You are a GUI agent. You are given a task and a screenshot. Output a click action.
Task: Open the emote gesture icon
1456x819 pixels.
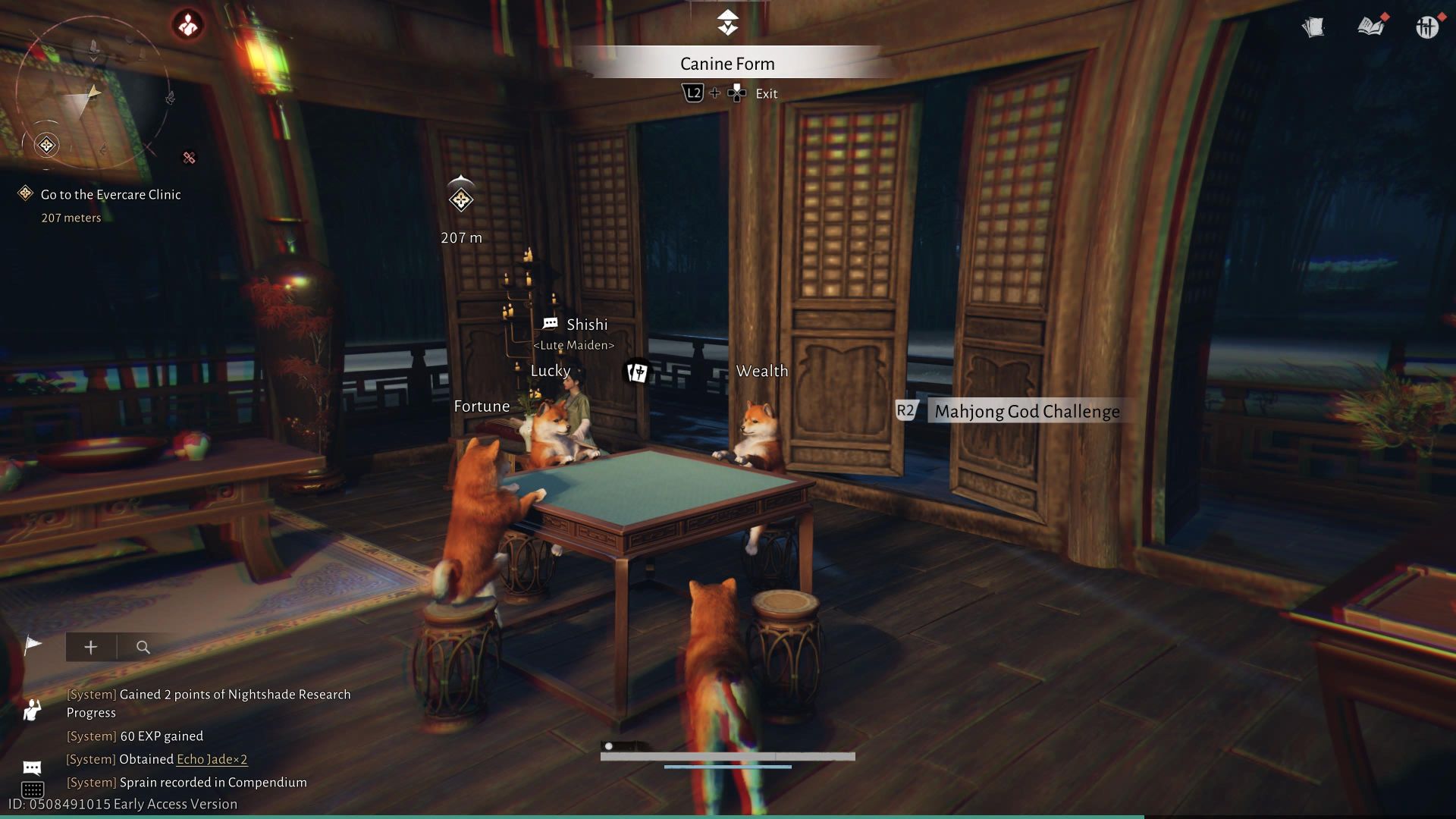coord(32,710)
